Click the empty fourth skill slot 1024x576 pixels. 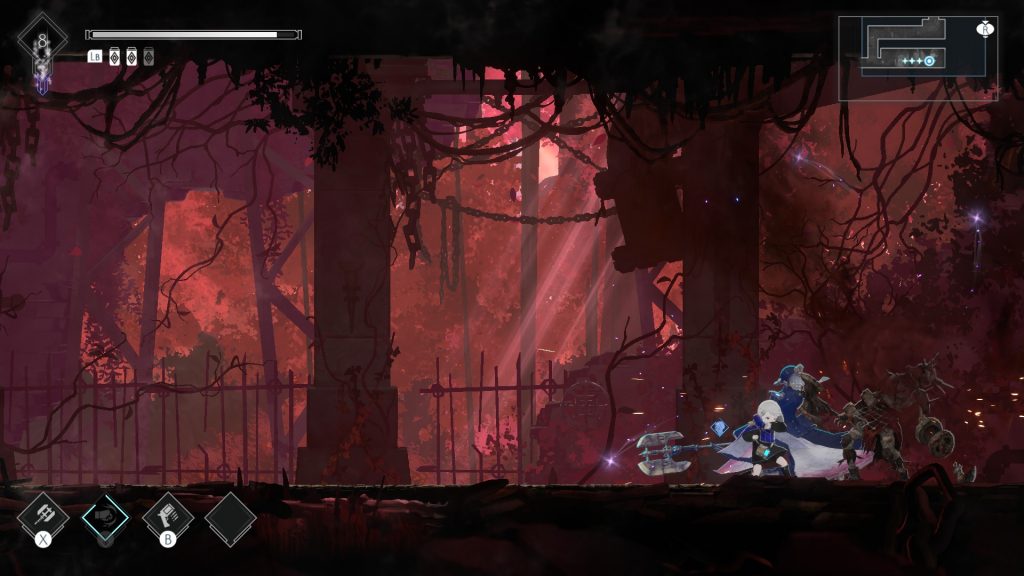tap(231, 518)
